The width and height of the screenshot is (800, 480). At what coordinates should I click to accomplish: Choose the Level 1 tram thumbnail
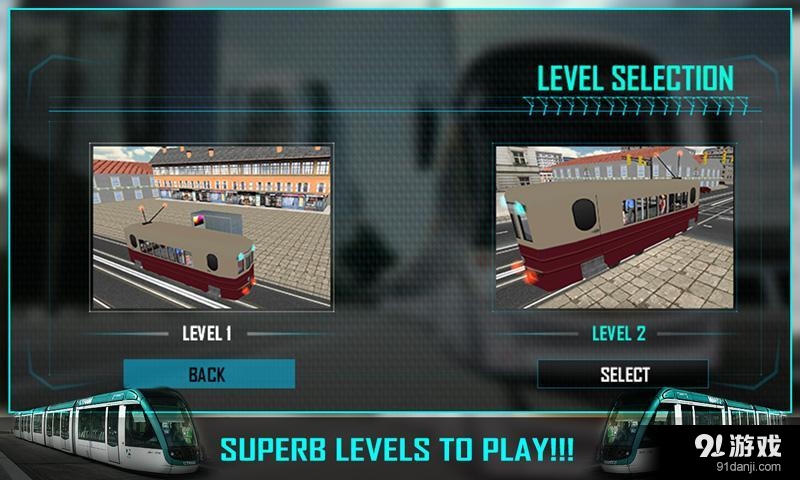point(211,226)
